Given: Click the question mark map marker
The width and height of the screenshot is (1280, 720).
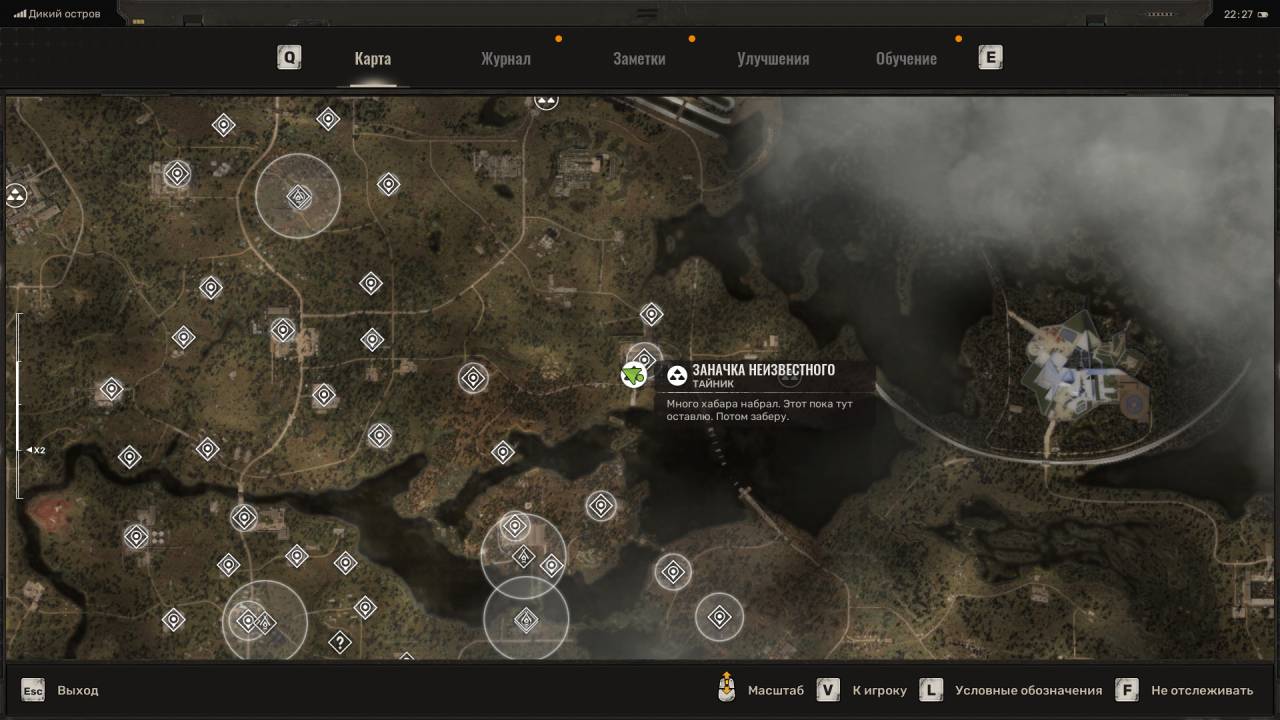Looking at the screenshot, I should click(x=340, y=642).
